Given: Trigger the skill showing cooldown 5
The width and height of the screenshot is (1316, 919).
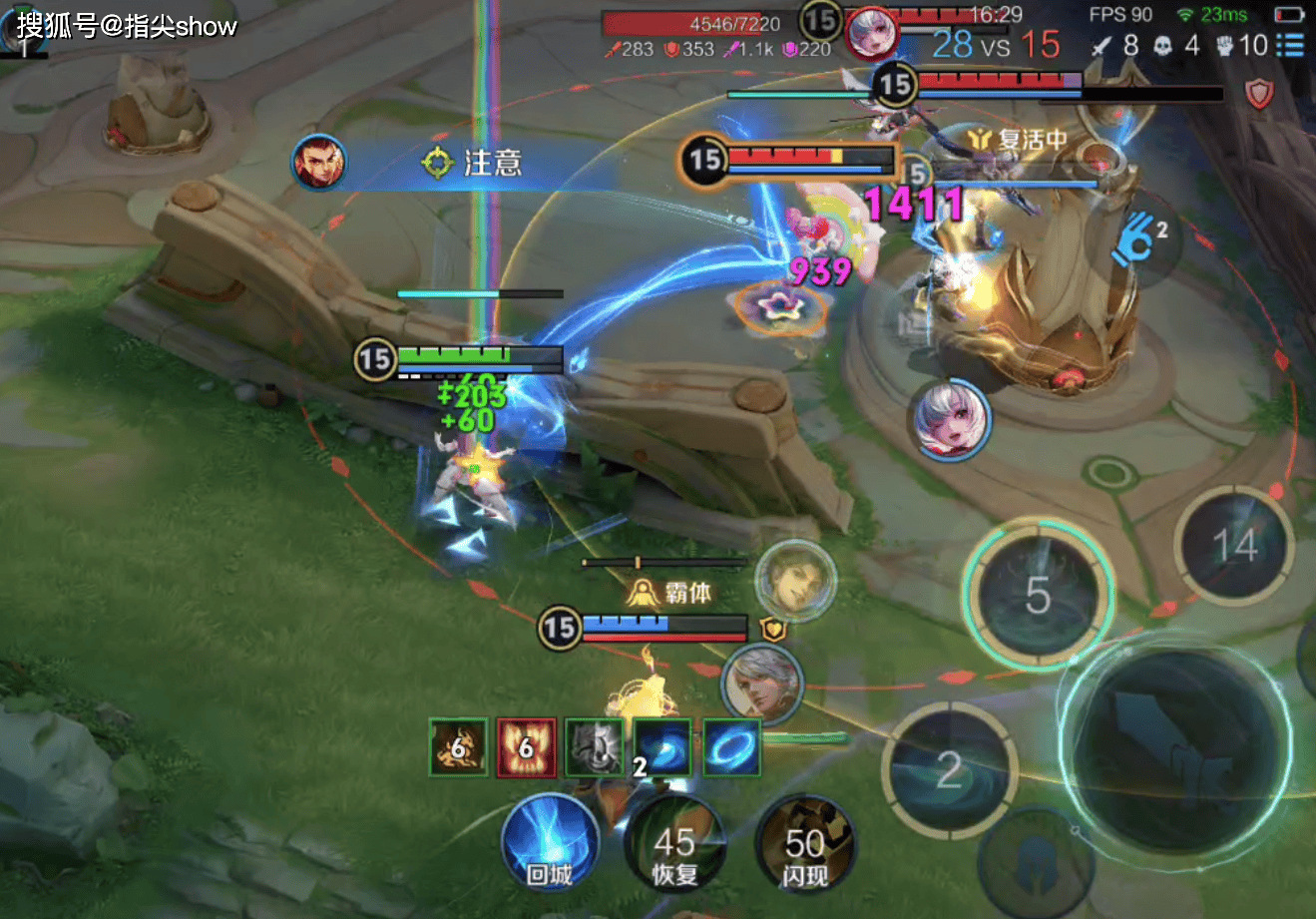Looking at the screenshot, I should tap(1038, 596).
